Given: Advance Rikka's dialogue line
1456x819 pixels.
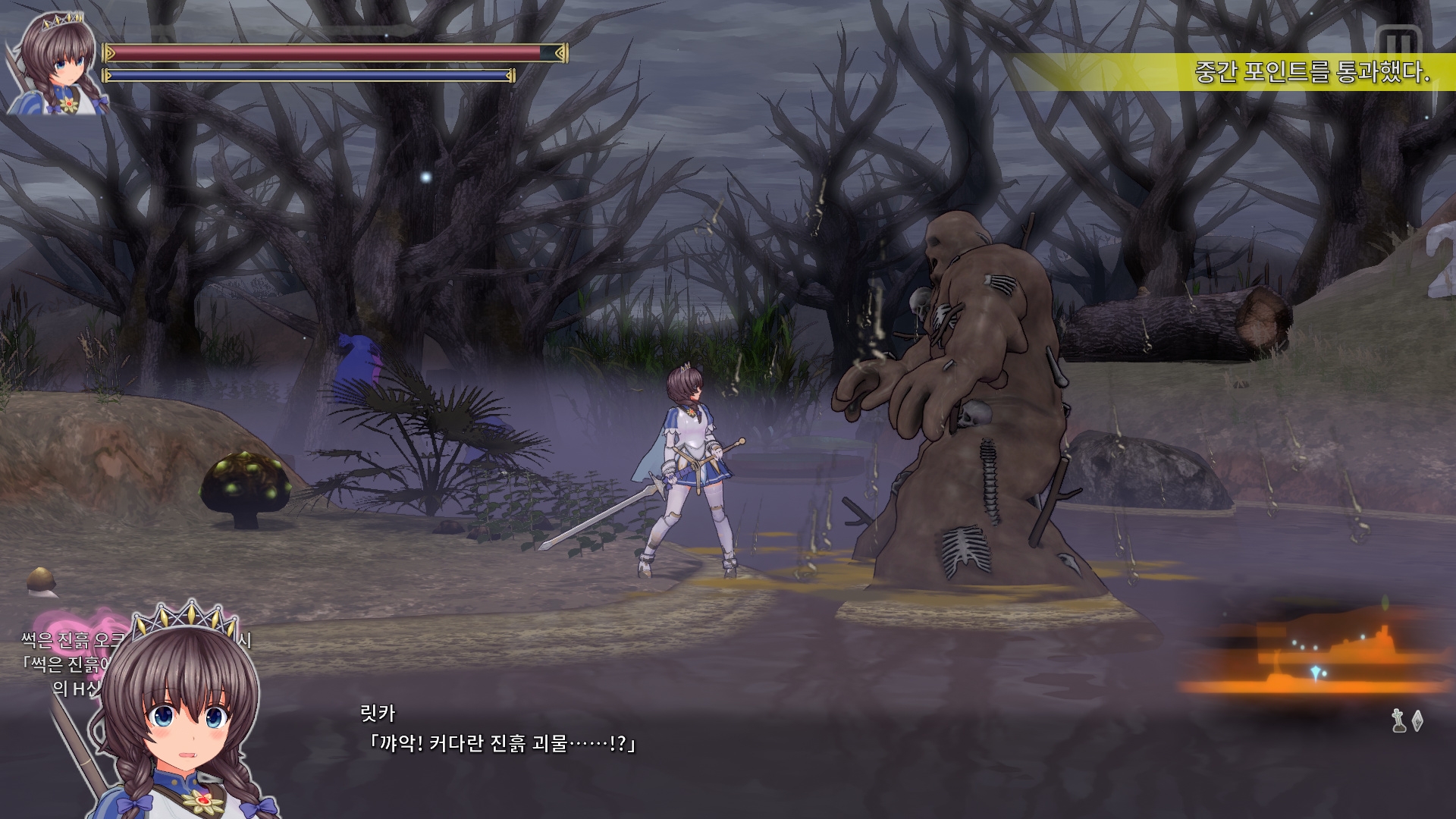Looking at the screenshot, I should tap(500, 743).
